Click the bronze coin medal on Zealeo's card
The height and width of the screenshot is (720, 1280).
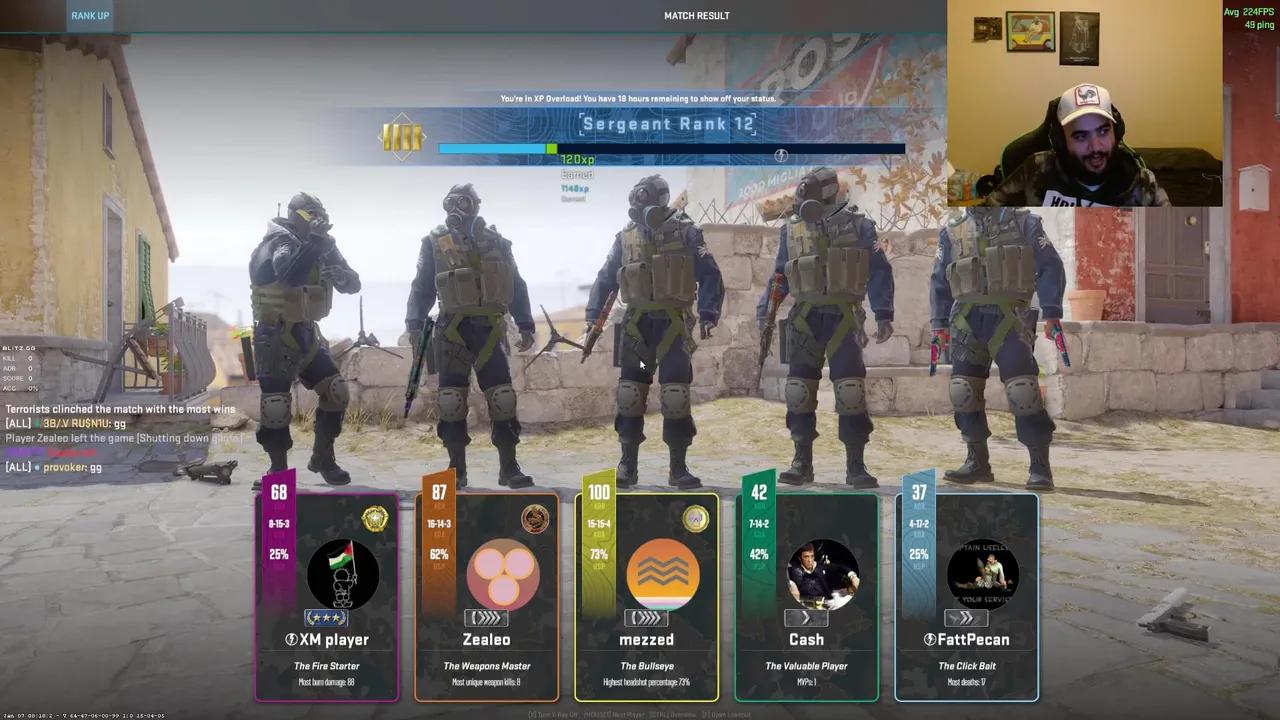click(x=535, y=518)
